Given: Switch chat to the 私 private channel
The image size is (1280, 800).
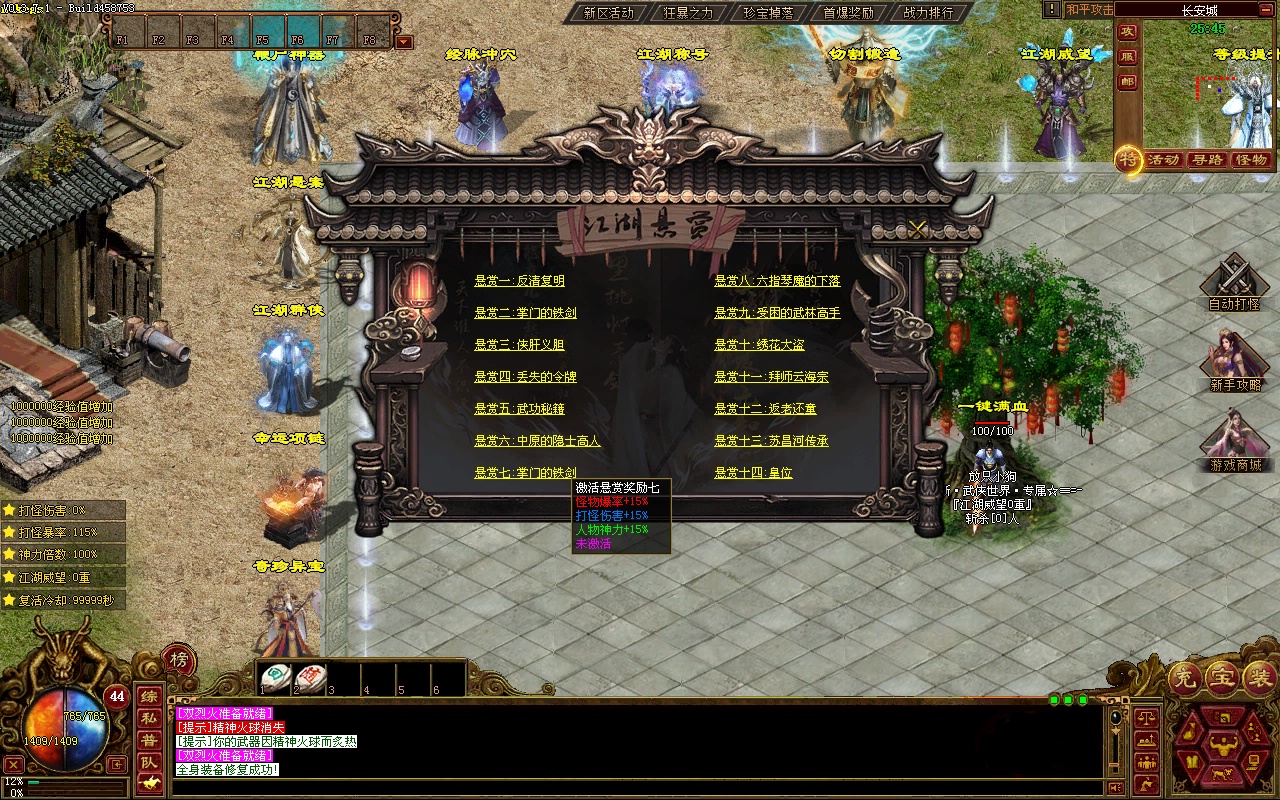Looking at the screenshot, I should coord(148,718).
